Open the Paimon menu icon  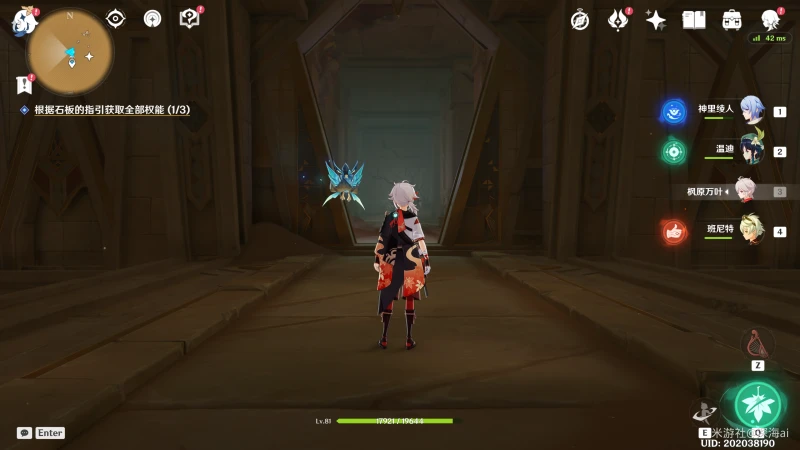click(x=23, y=22)
